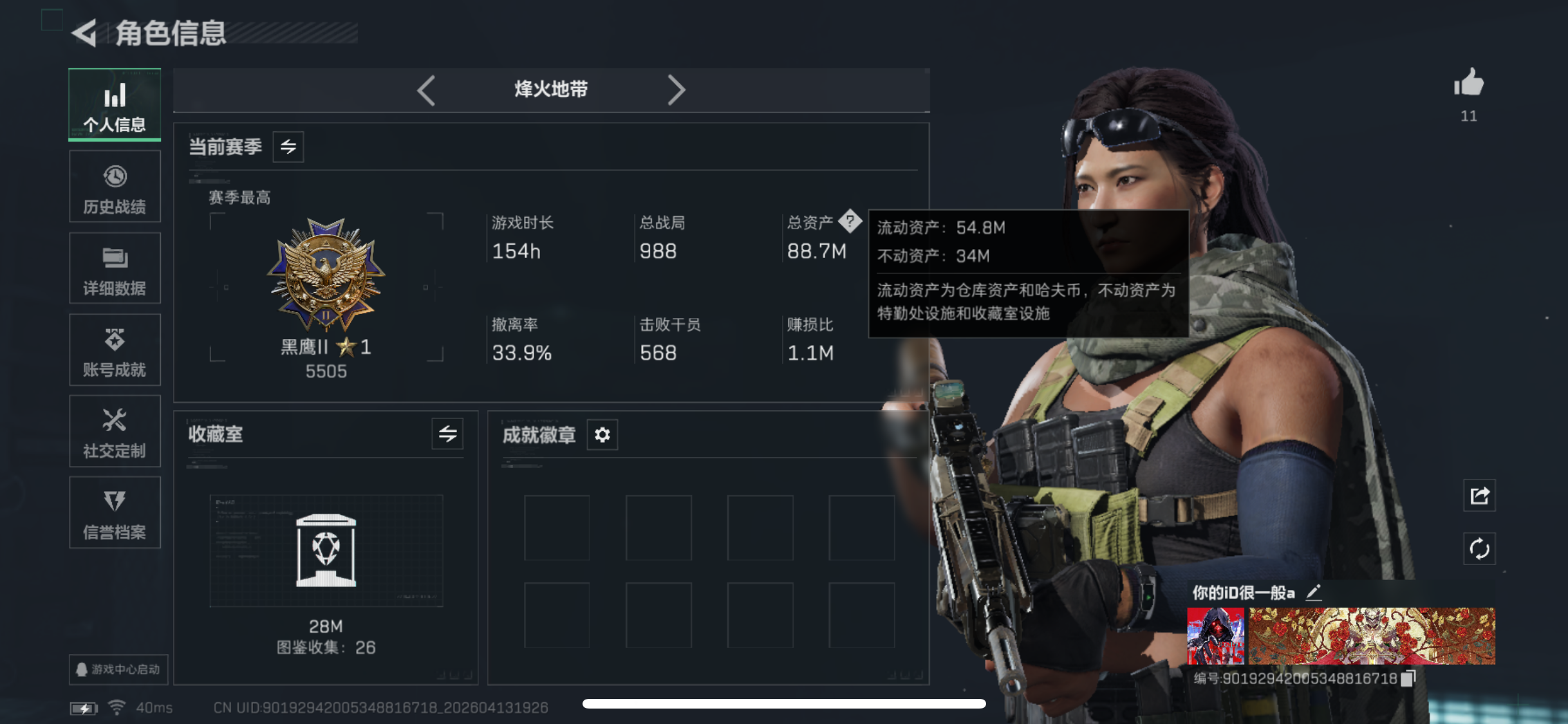Viewport: 1568px width, 724px height.
Task: Open the 信誉档案 page
Action: (x=115, y=513)
